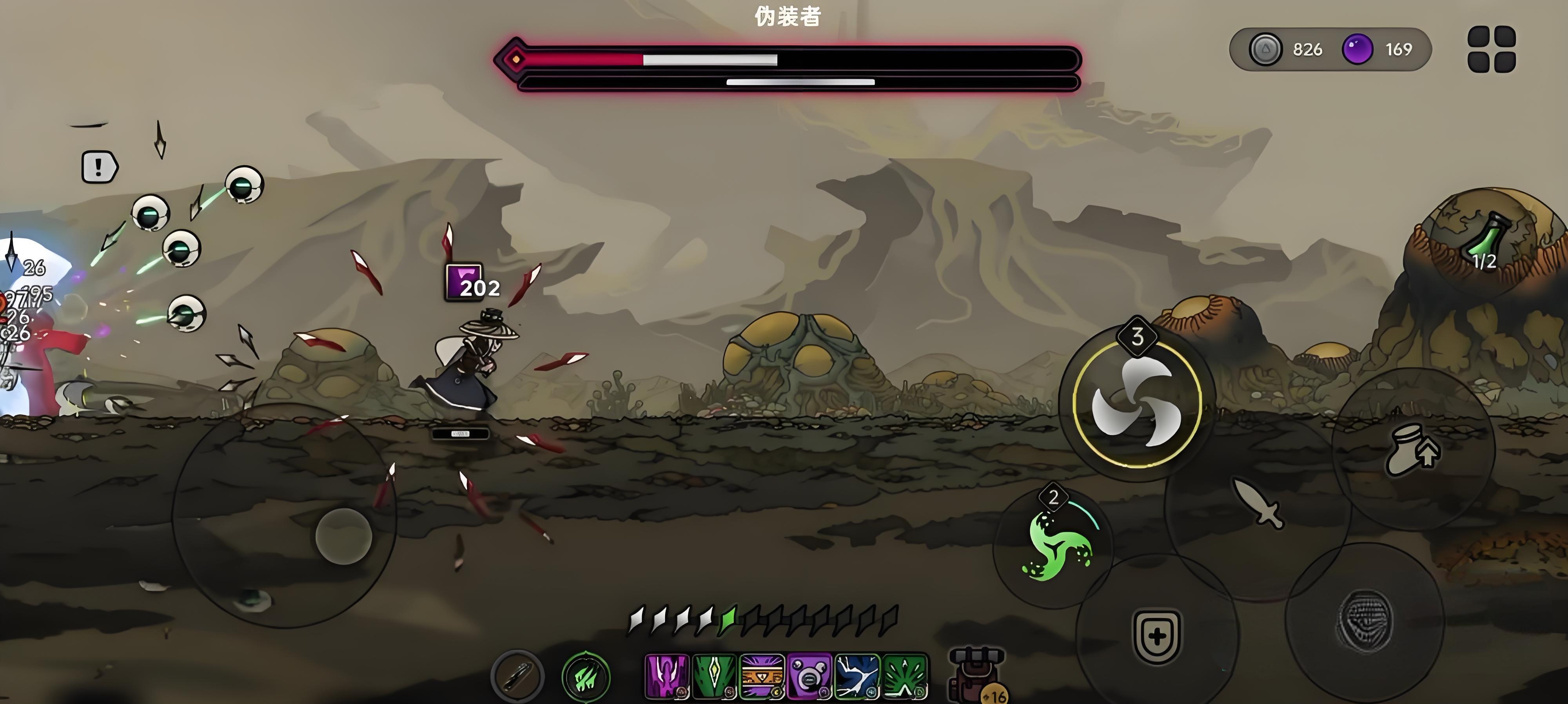Tap the virtual joystick thumb knob
Screen dimensions: 1568x704
pos(344,536)
